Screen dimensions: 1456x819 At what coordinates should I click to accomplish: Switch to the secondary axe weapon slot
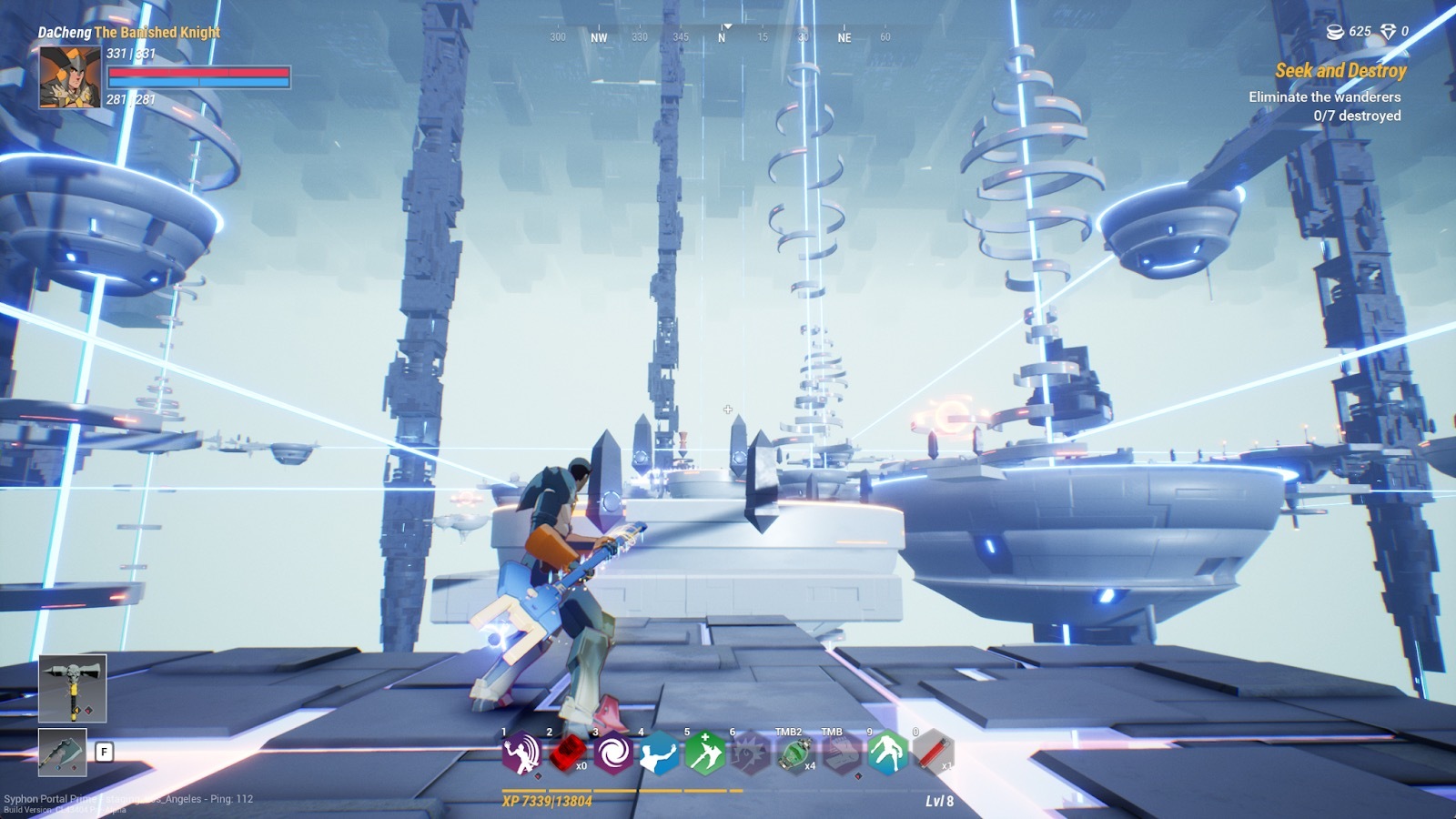pyautogui.click(x=63, y=753)
